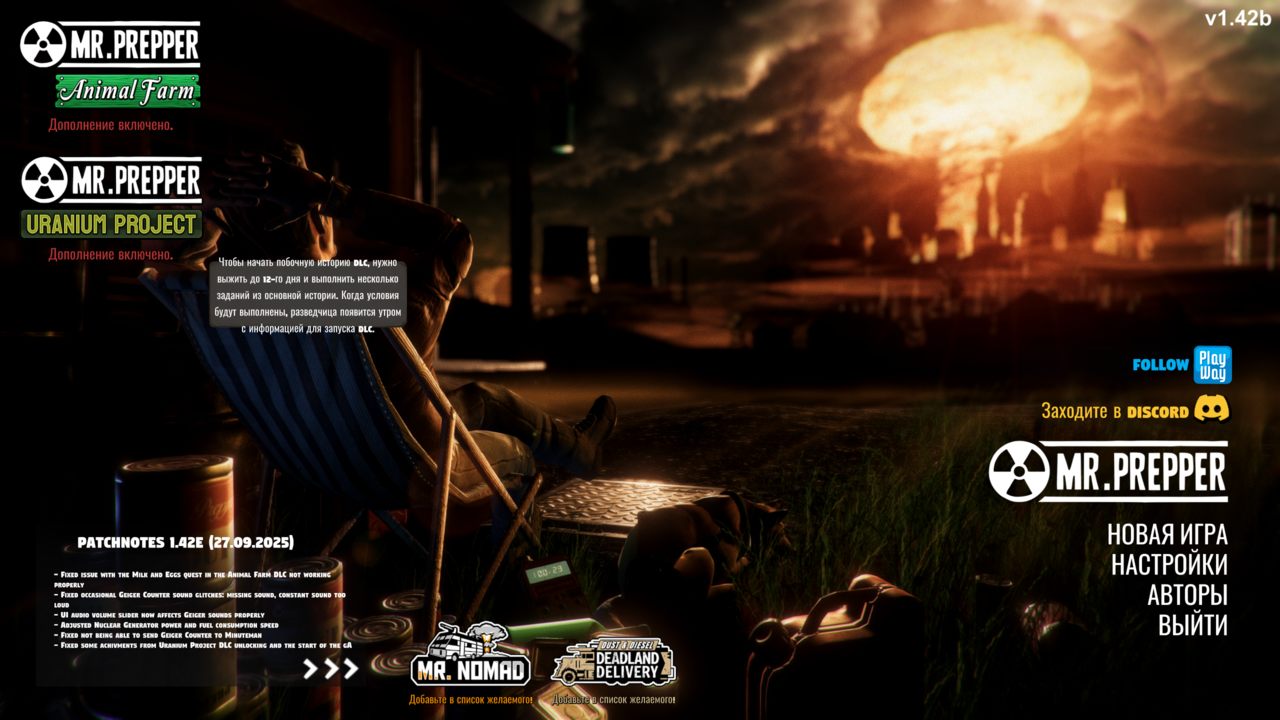The image size is (1280, 720).
Task: Start a new game via Новая игра
Action: tap(1166, 534)
